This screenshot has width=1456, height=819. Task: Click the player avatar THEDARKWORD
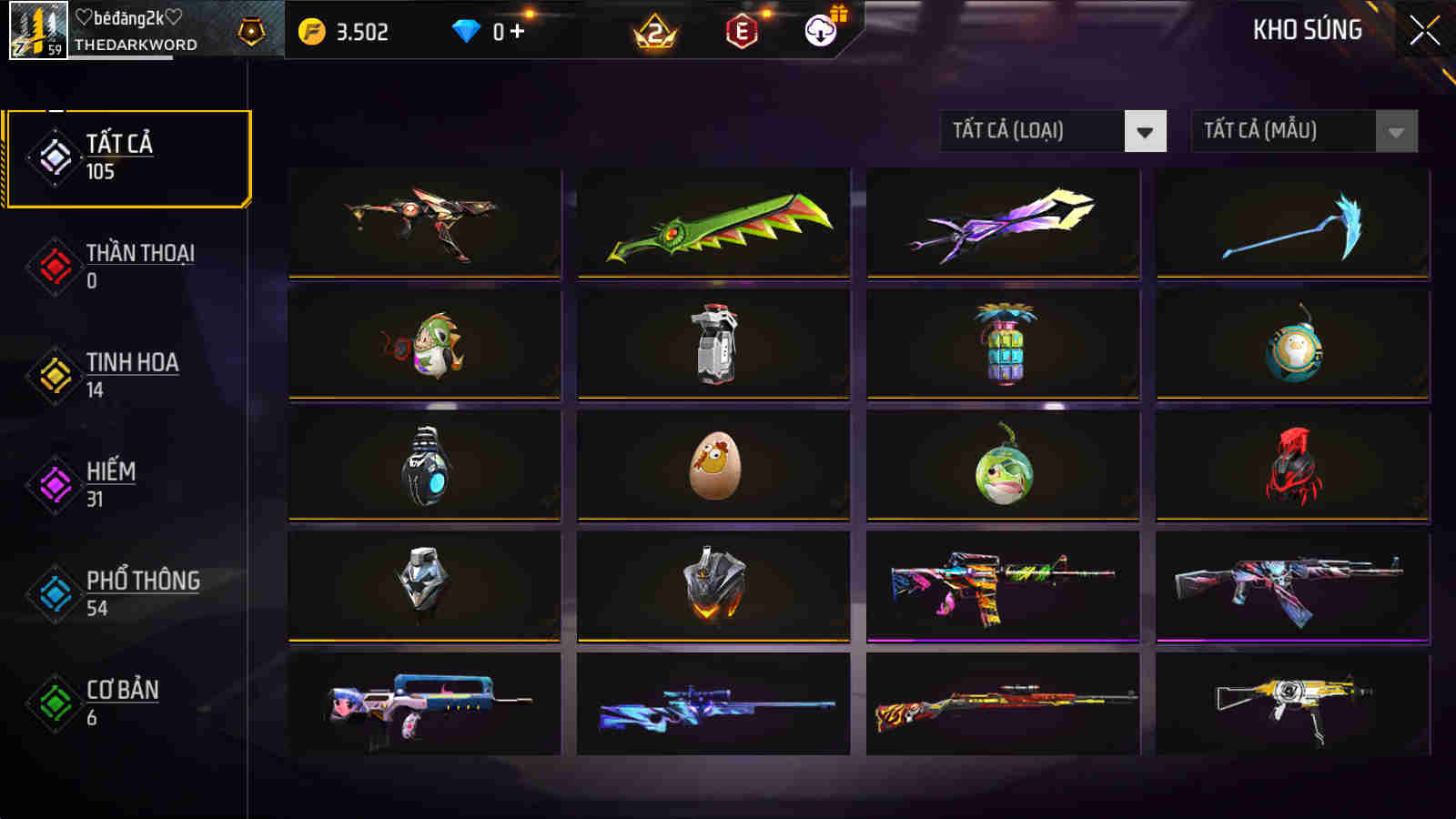38,30
